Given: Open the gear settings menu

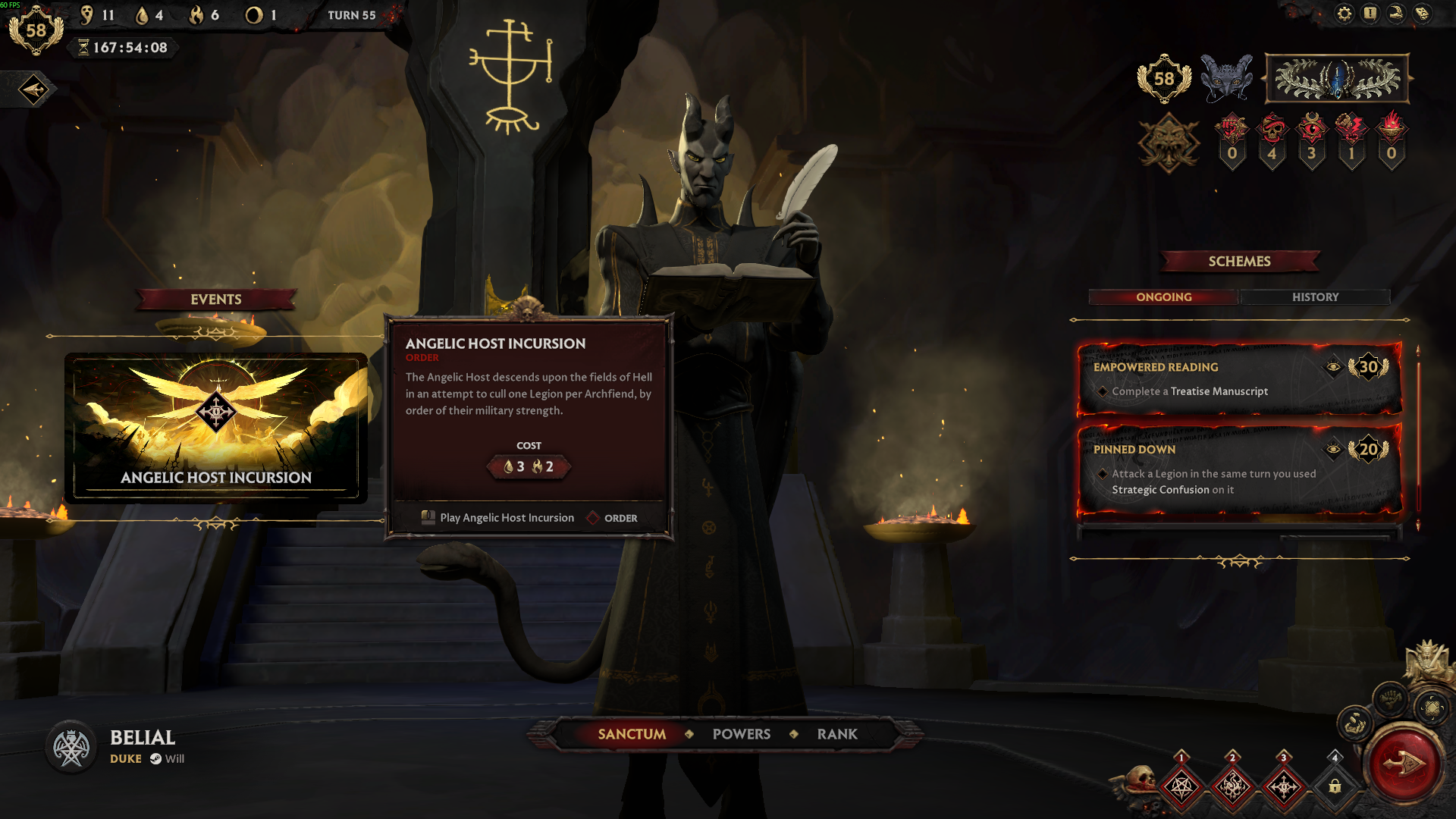Looking at the screenshot, I should coord(1344,14).
